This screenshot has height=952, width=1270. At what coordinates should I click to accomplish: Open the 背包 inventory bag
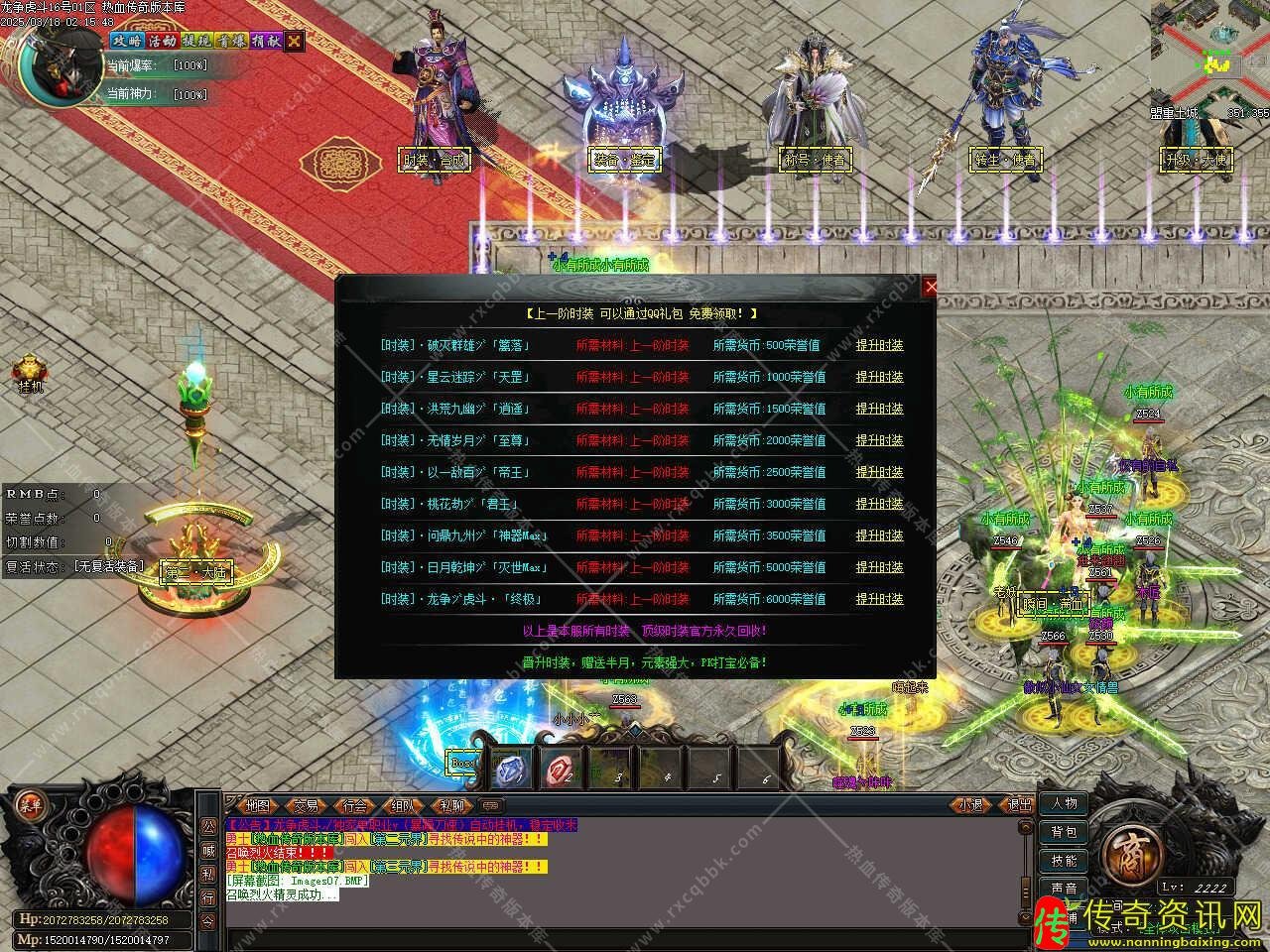tap(1065, 832)
